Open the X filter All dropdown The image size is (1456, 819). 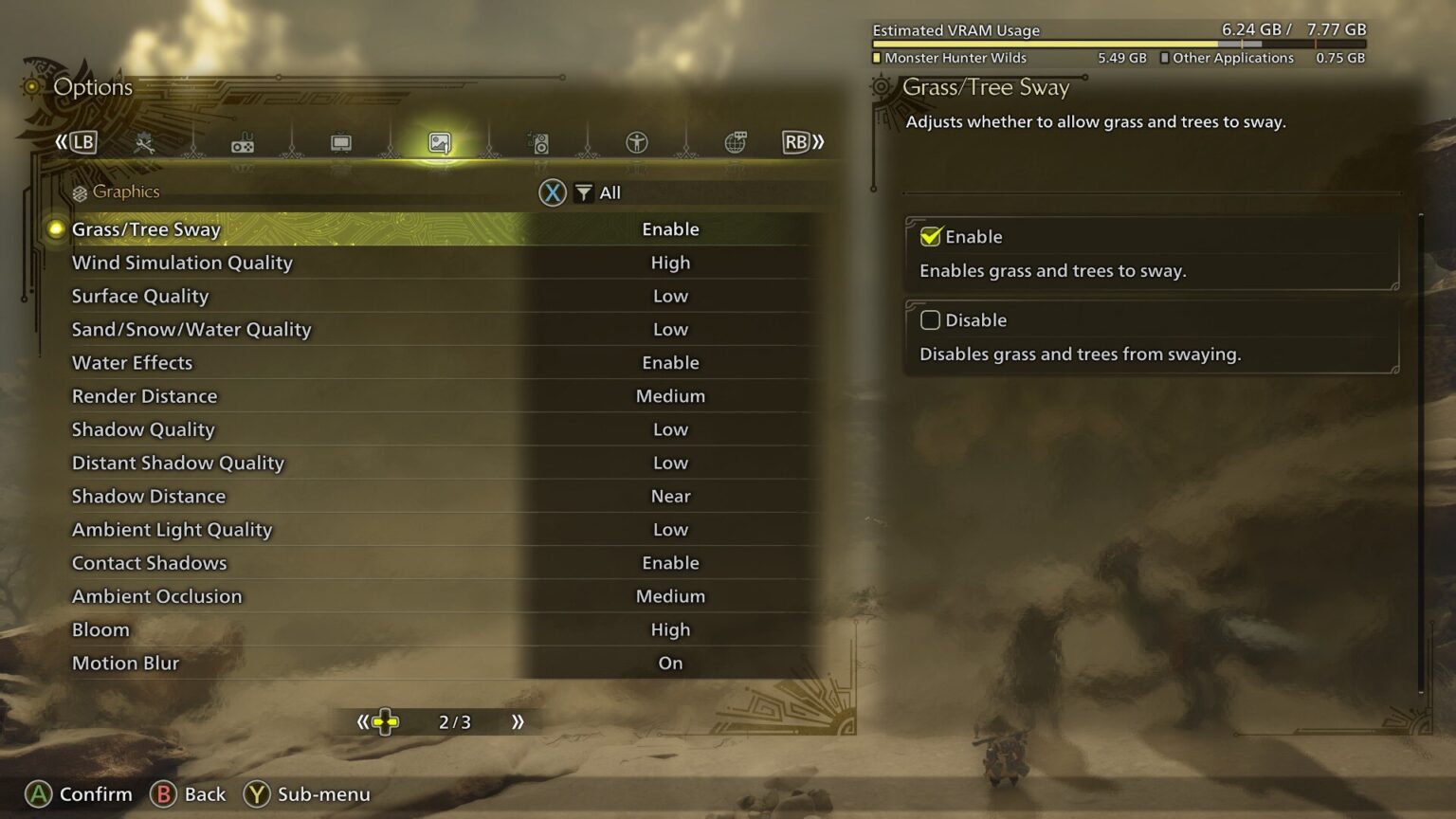click(582, 191)
